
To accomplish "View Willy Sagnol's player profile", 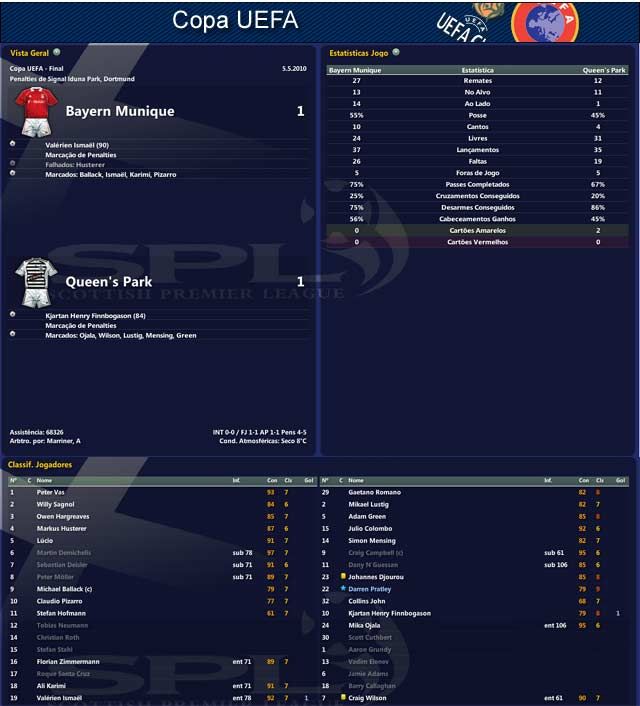I will point(55,505).
